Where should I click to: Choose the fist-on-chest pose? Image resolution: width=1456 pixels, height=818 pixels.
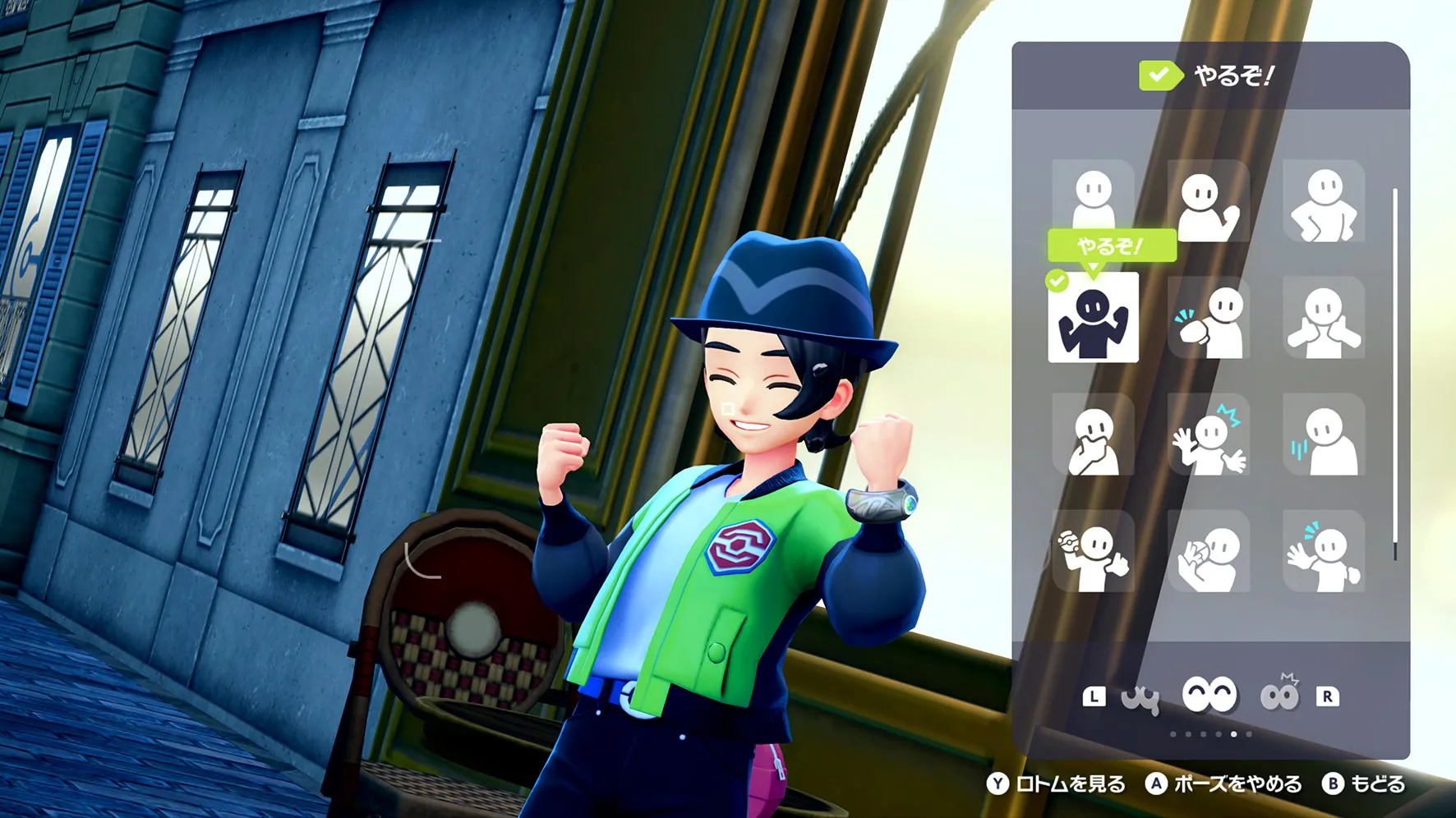point(1208,318)
